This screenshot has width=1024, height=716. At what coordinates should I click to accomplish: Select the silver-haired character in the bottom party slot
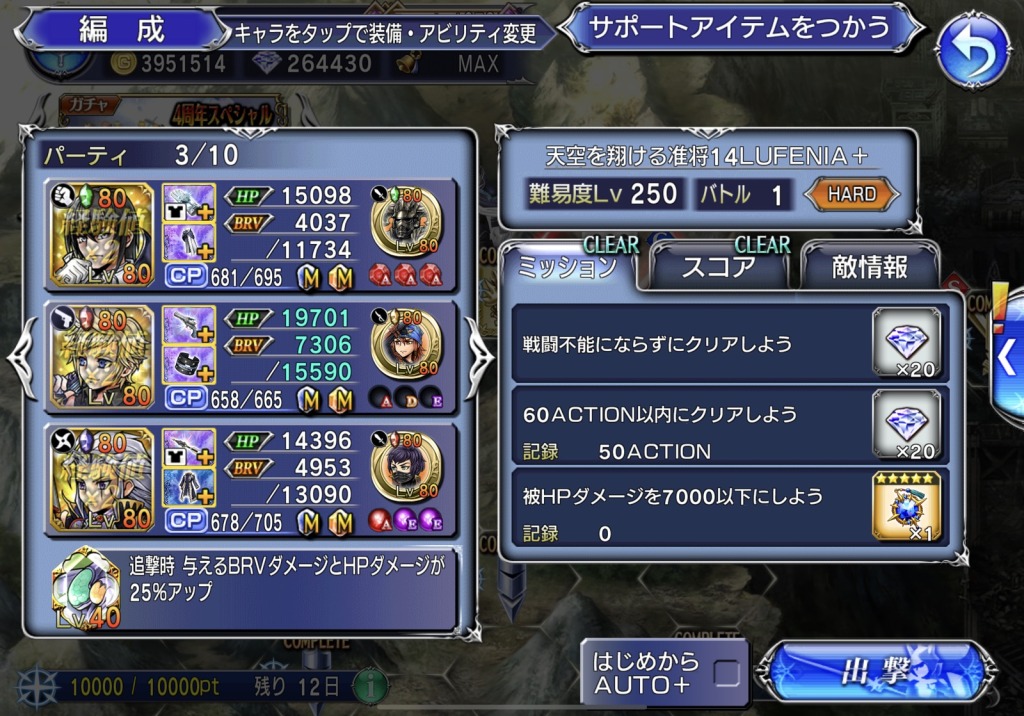click(x=103, y=478)
